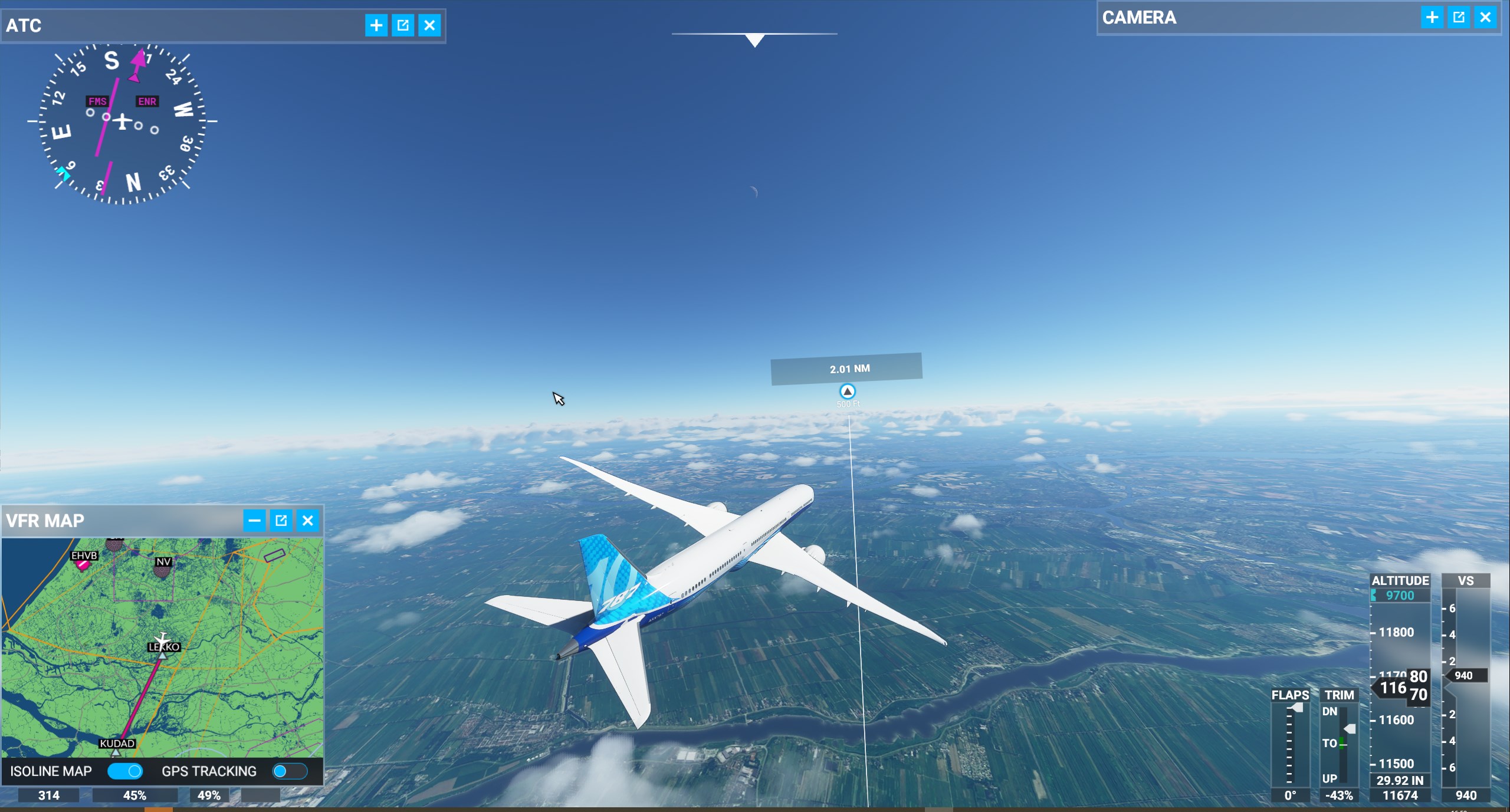Pop out the Camera panel window
Viewport: 1510px width, 812px height.
1459,18
